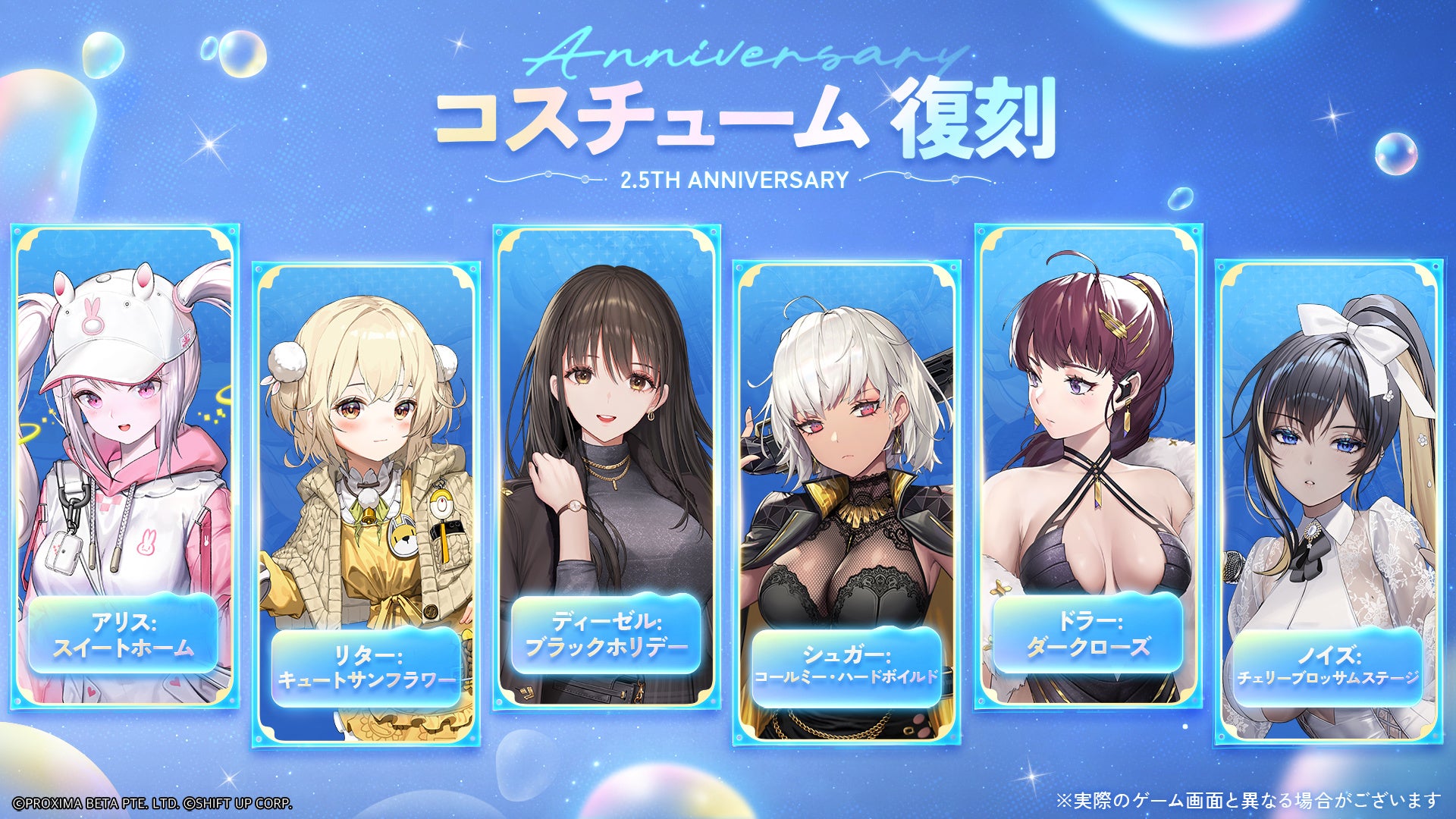Select the アリス: スイートホーム costume card
Screen dimensions: 1456x819
coord(124,466)
